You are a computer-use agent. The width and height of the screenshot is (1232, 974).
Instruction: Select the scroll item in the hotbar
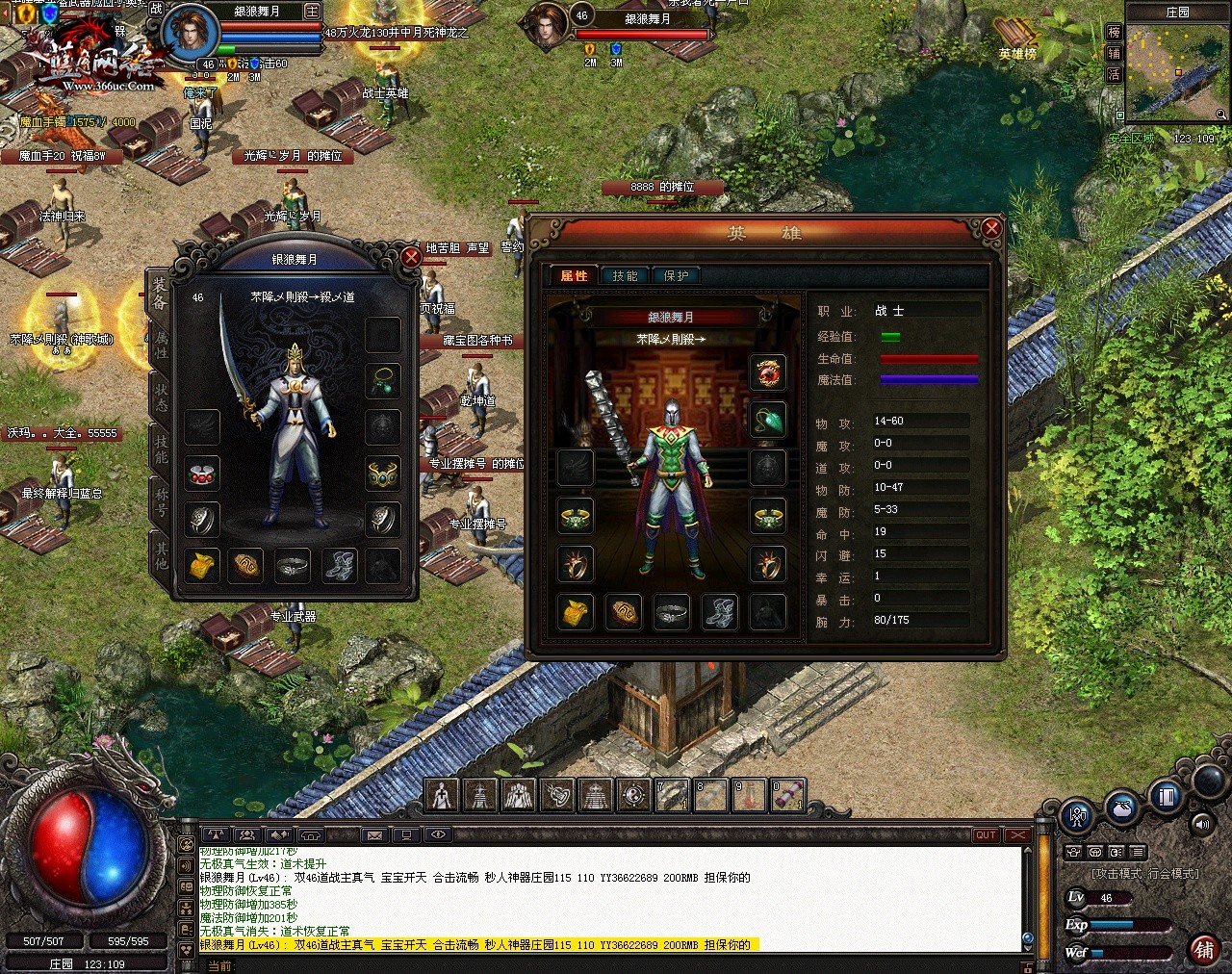coord(787,796)
